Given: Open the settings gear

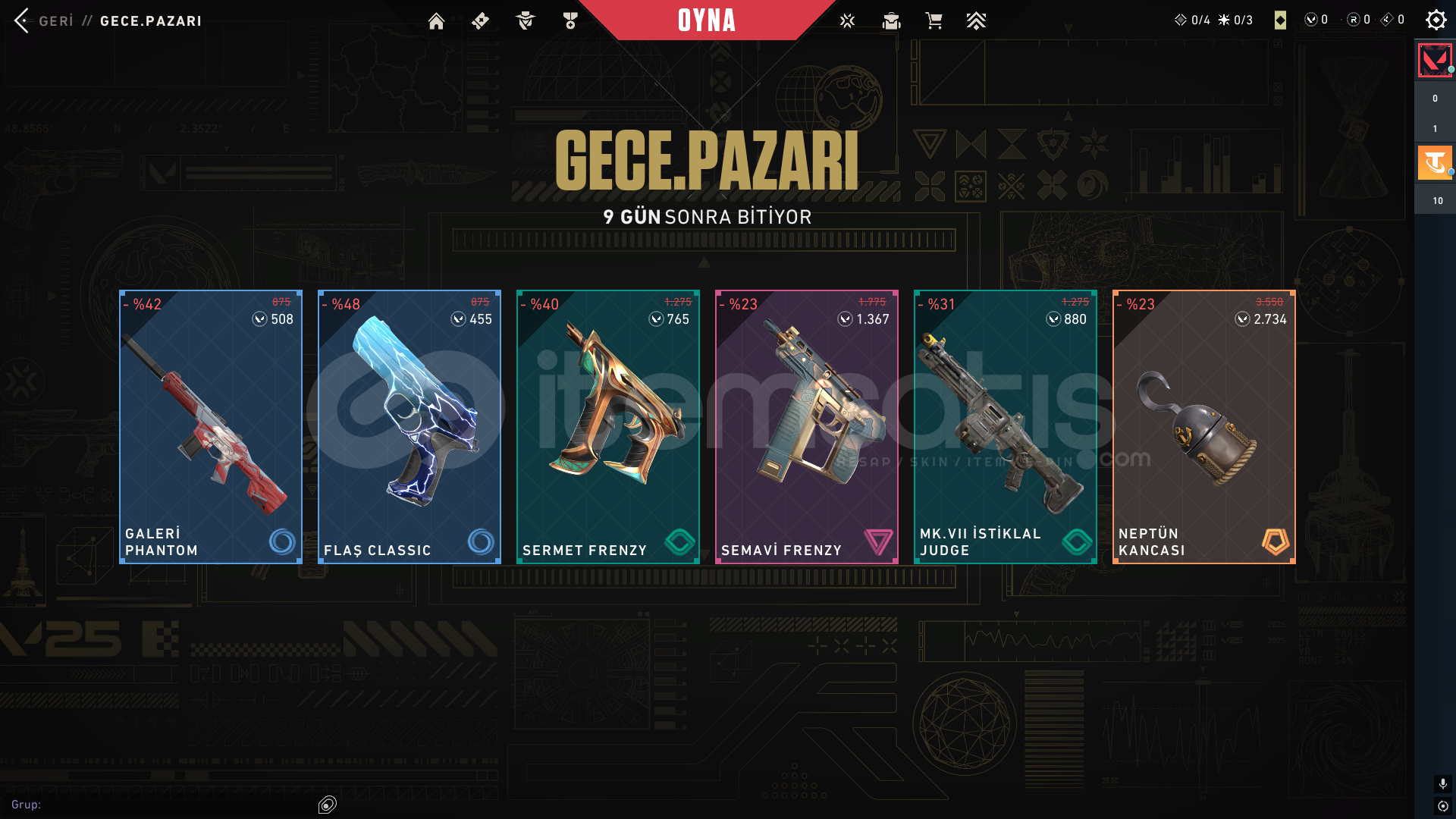Looking at the screenshot, I should pos(1436,20).
